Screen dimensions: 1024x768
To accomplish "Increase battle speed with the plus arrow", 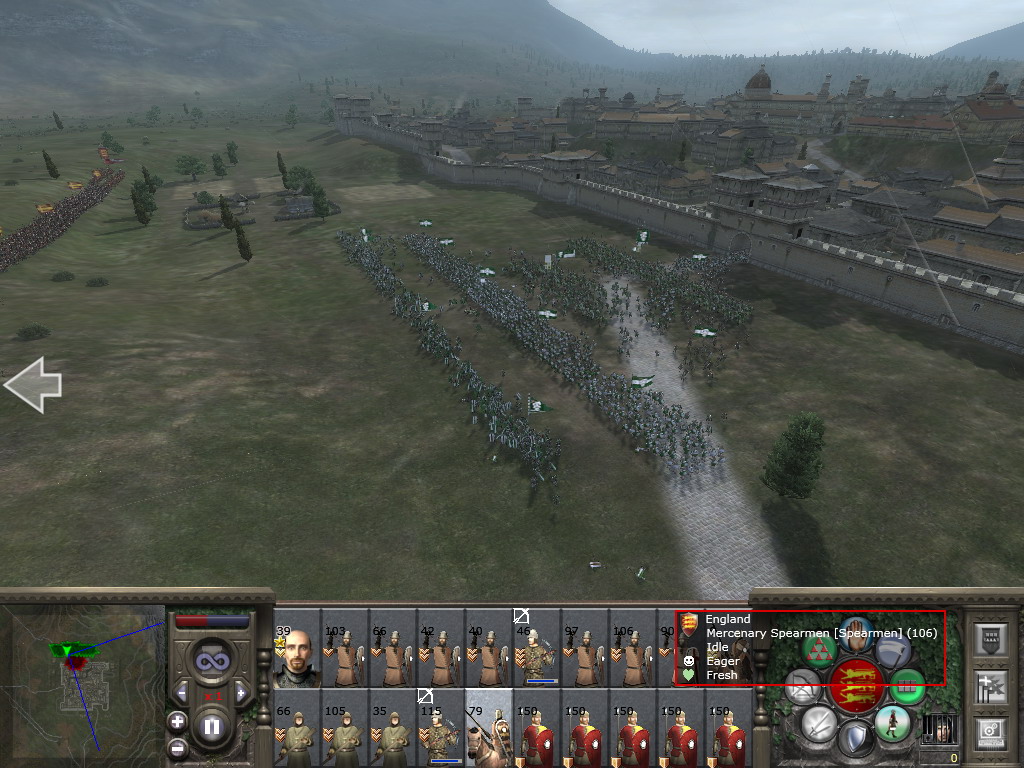I will (x=241, y=692).
